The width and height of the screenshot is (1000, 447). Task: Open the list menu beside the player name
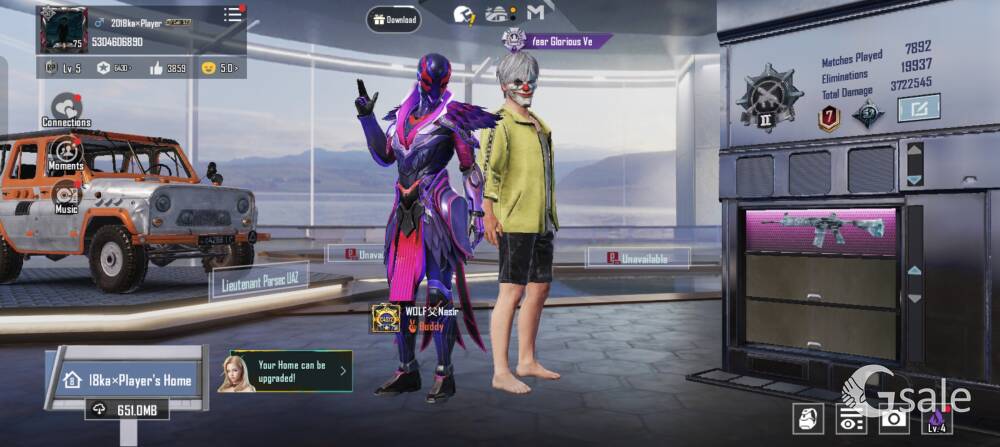232,14
